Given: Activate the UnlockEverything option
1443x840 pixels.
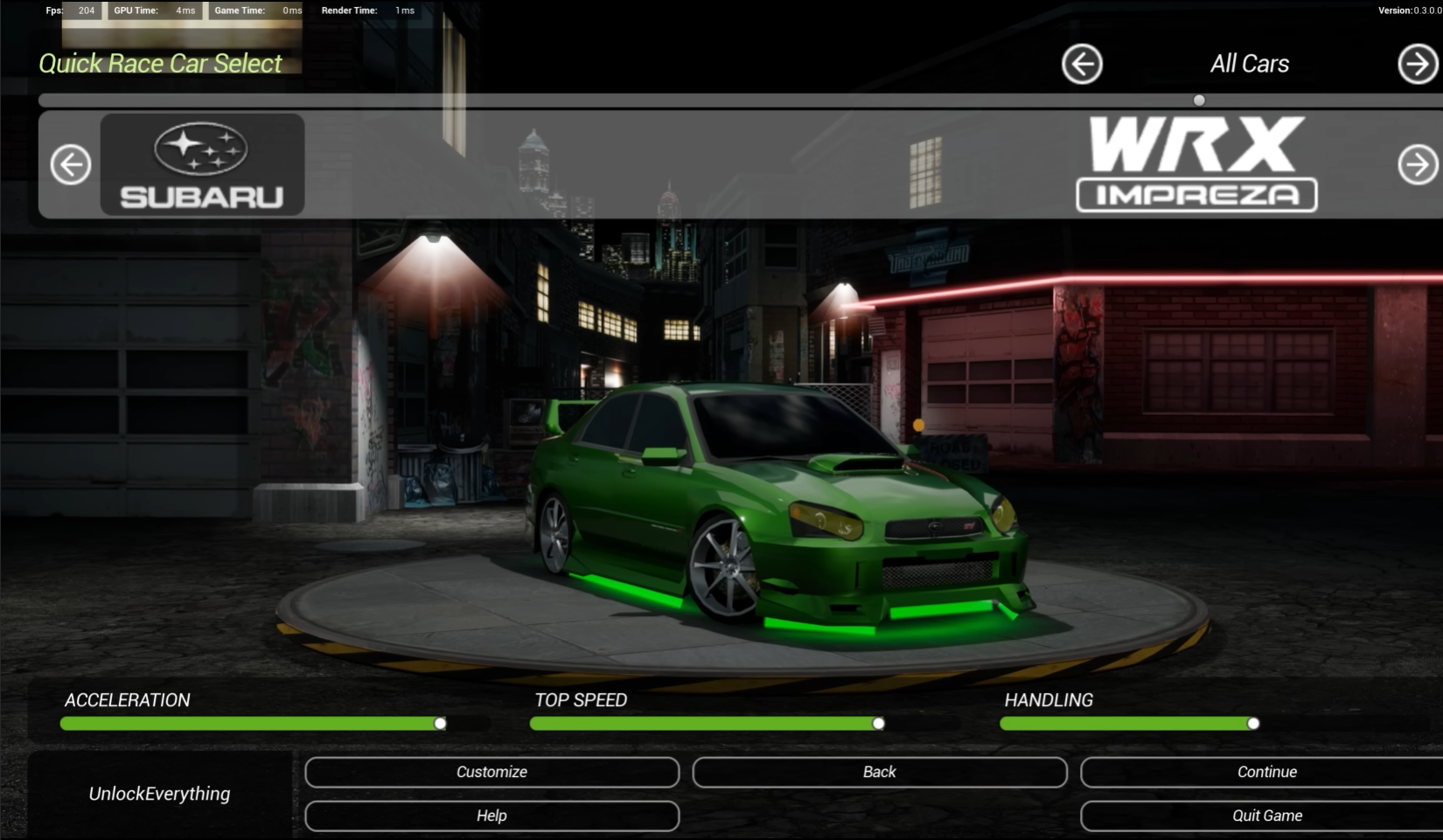Looking at the screenshot, I should (x=159, y=794).
